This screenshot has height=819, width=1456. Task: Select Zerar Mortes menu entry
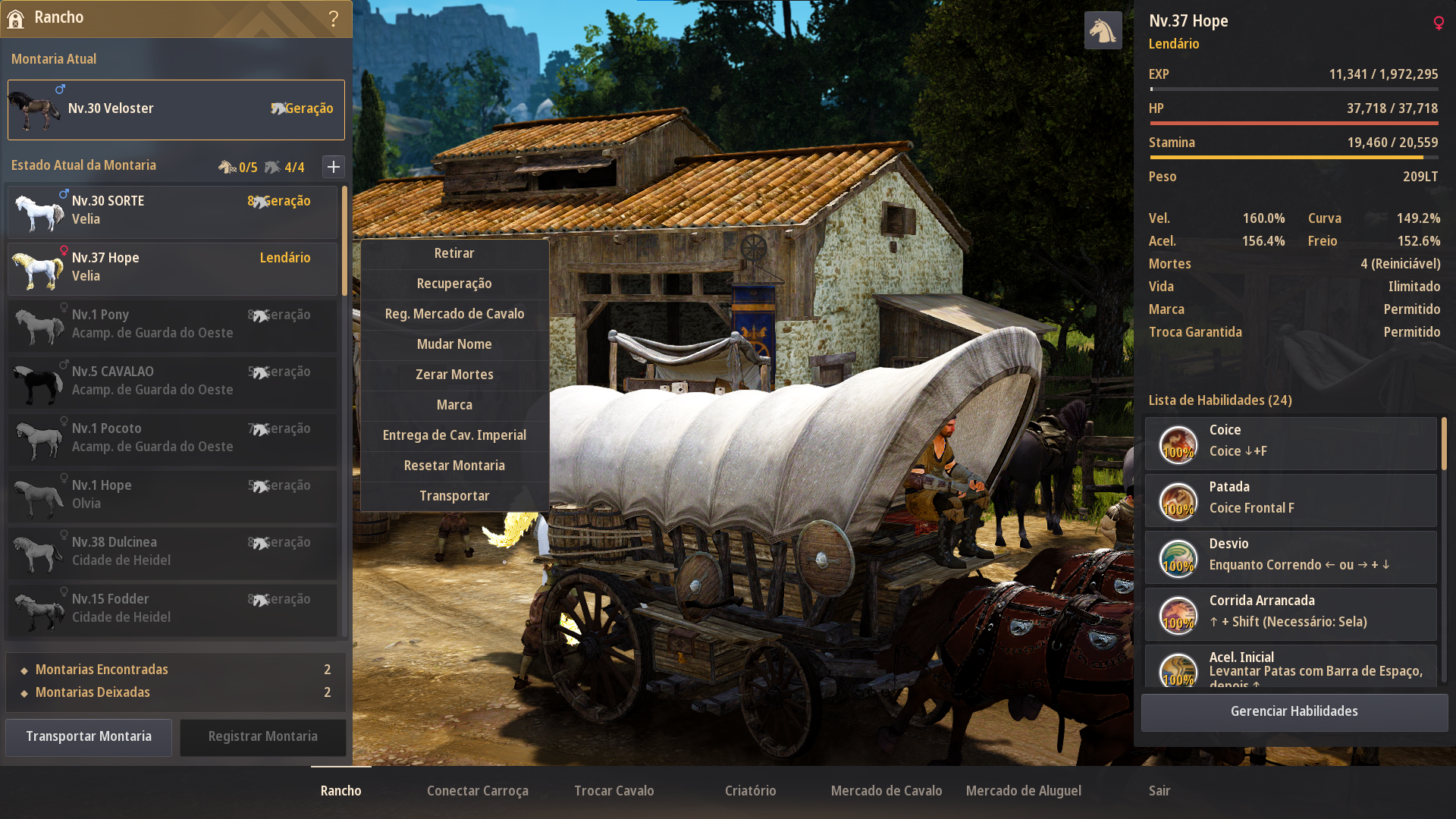[454, 375]
